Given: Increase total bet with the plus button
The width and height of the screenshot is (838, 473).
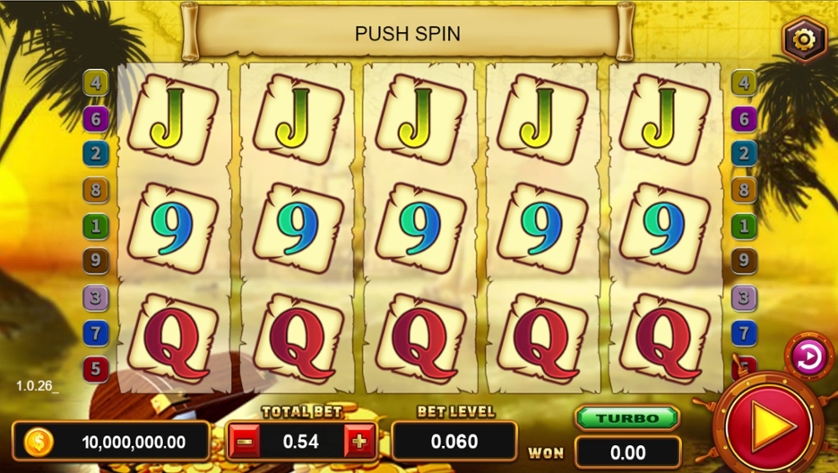Looking at the screenshot, I should pyautogui.click(x=360, y=440).
